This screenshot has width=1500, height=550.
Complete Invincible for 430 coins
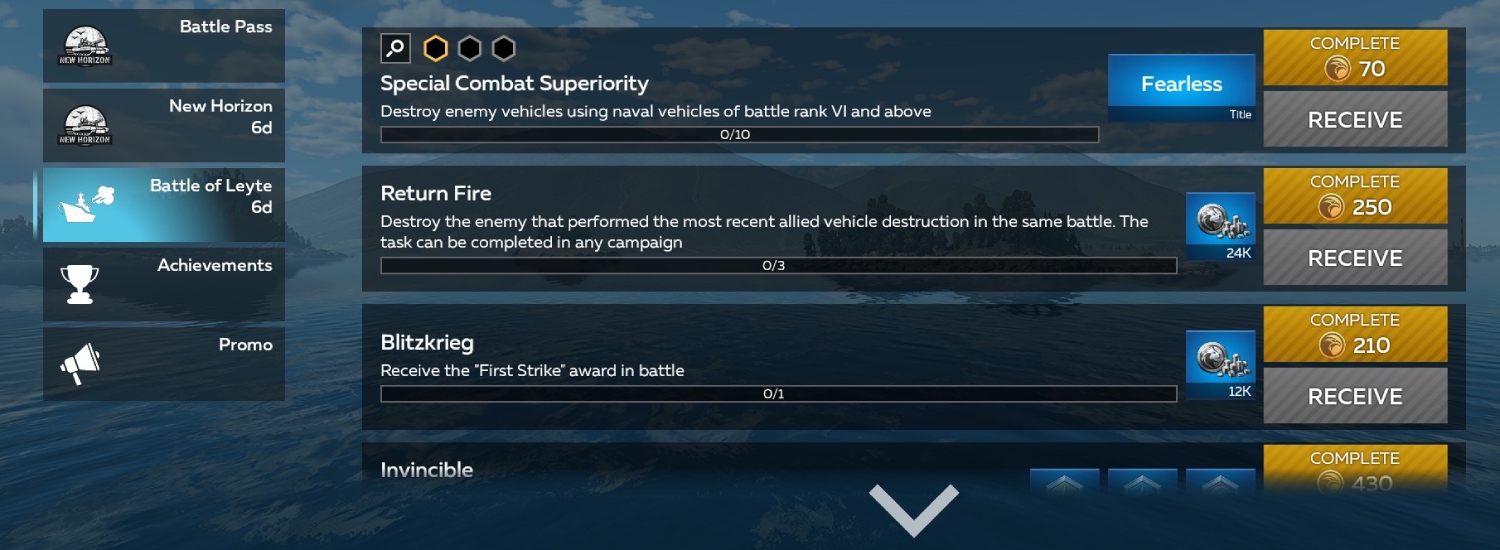pyautogui.click(x=1355, y=470)
